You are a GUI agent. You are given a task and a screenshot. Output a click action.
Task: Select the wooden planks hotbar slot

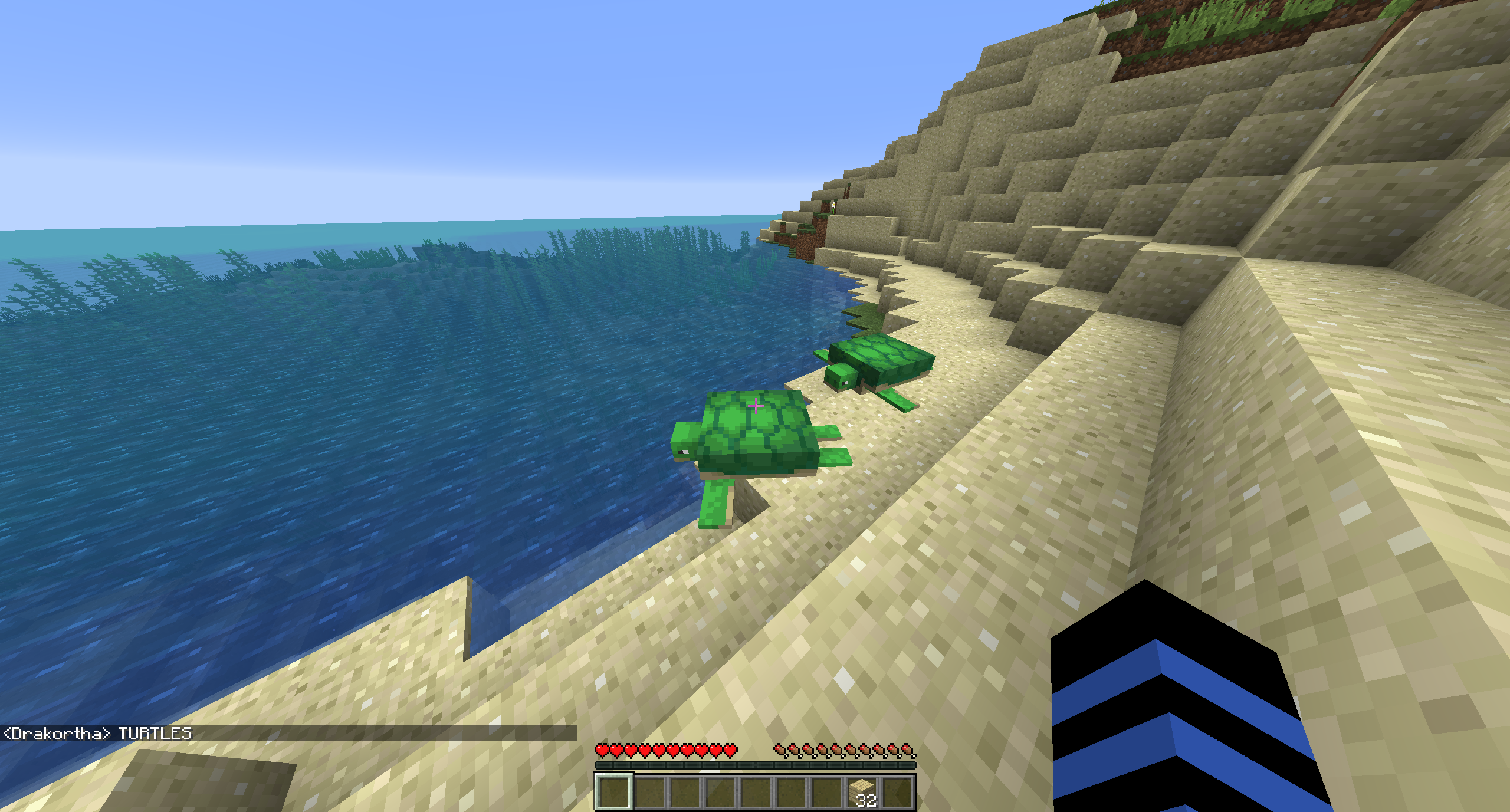pyautogui.click(x=862, y=791)
